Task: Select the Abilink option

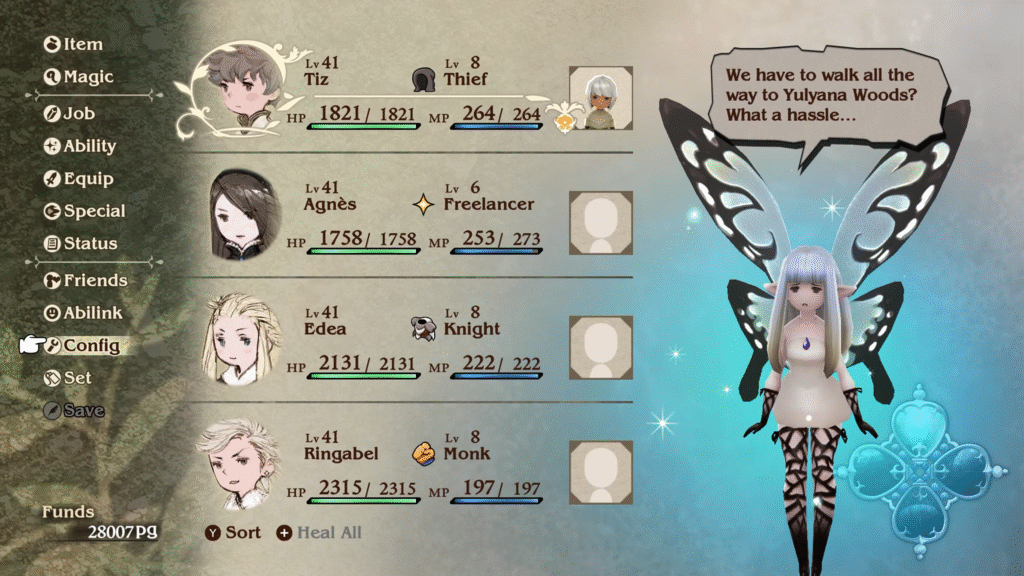Action: 83,312
